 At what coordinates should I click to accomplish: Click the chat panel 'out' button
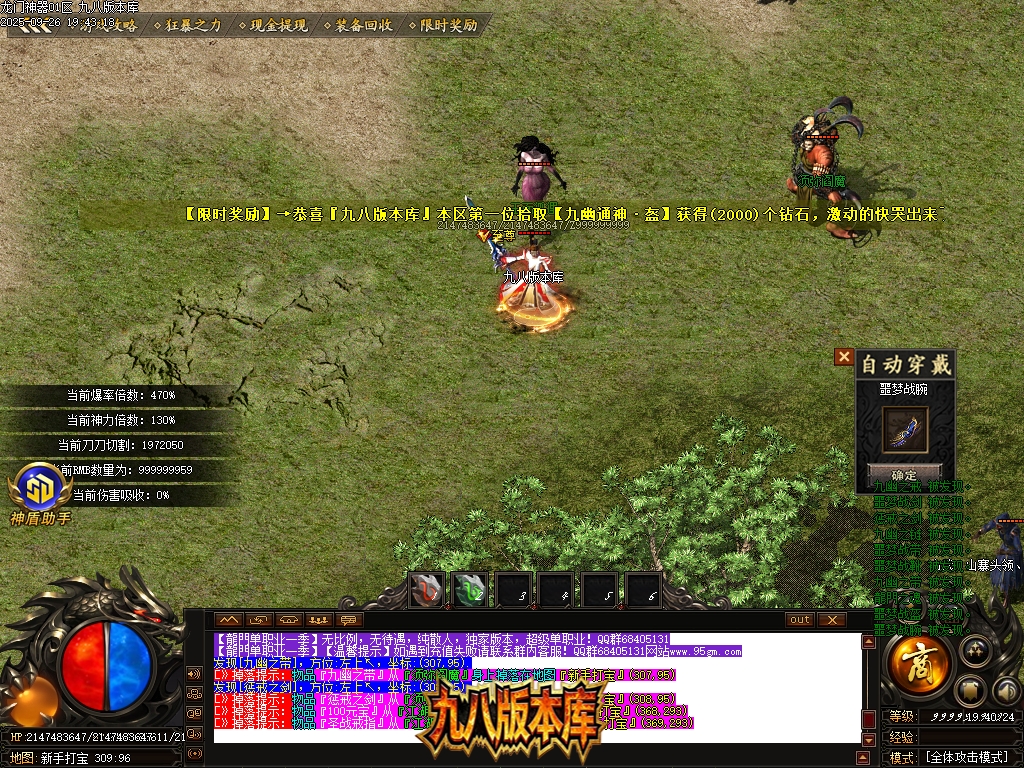tap(799, 620)
